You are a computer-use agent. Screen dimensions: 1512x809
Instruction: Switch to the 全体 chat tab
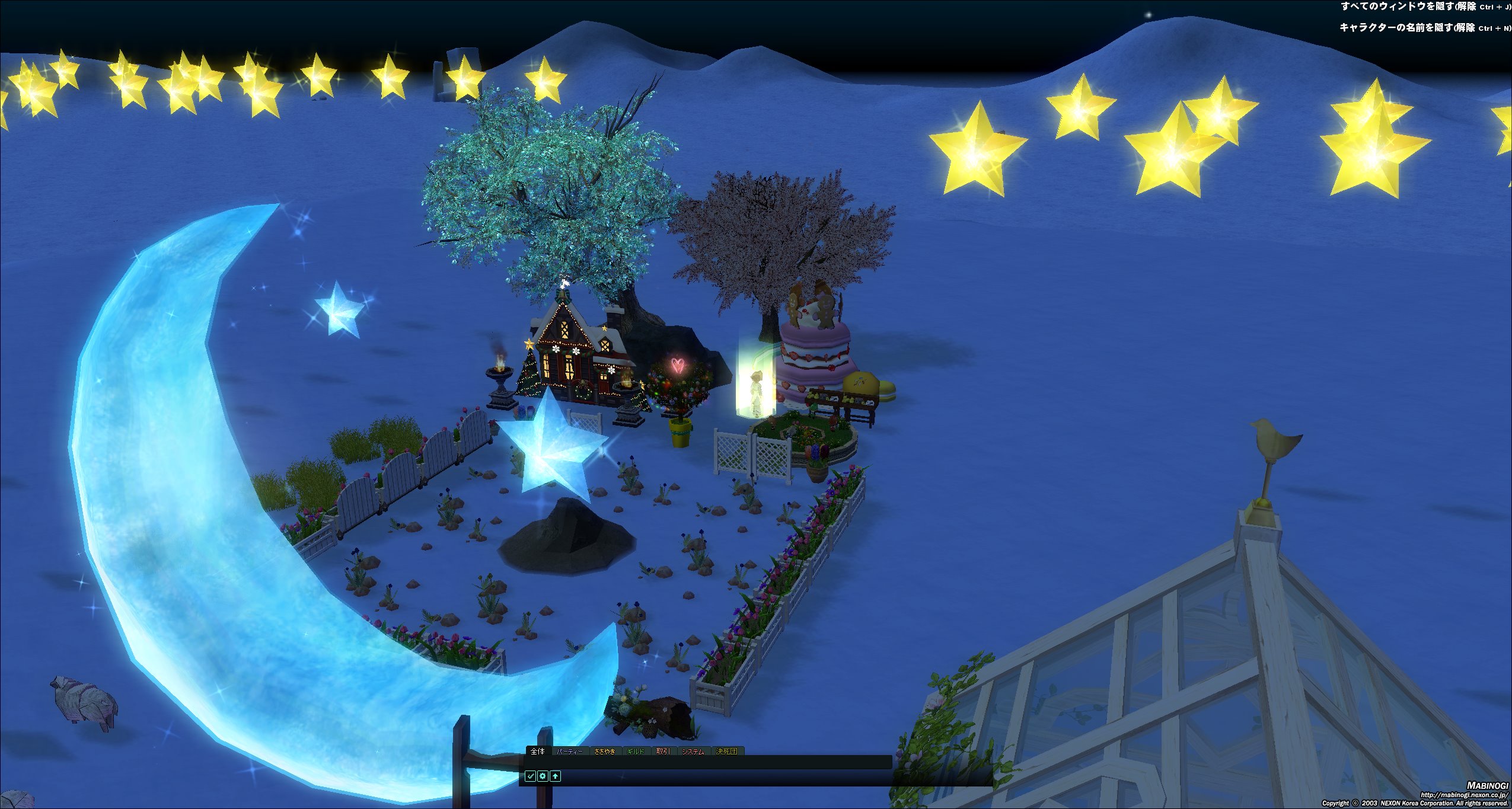tap(537, 752)
